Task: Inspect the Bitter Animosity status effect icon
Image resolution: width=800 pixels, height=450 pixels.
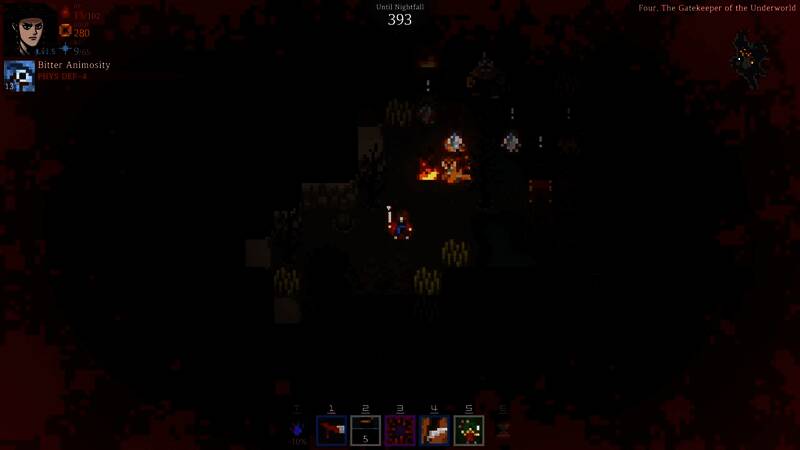Action: point(19,76)
